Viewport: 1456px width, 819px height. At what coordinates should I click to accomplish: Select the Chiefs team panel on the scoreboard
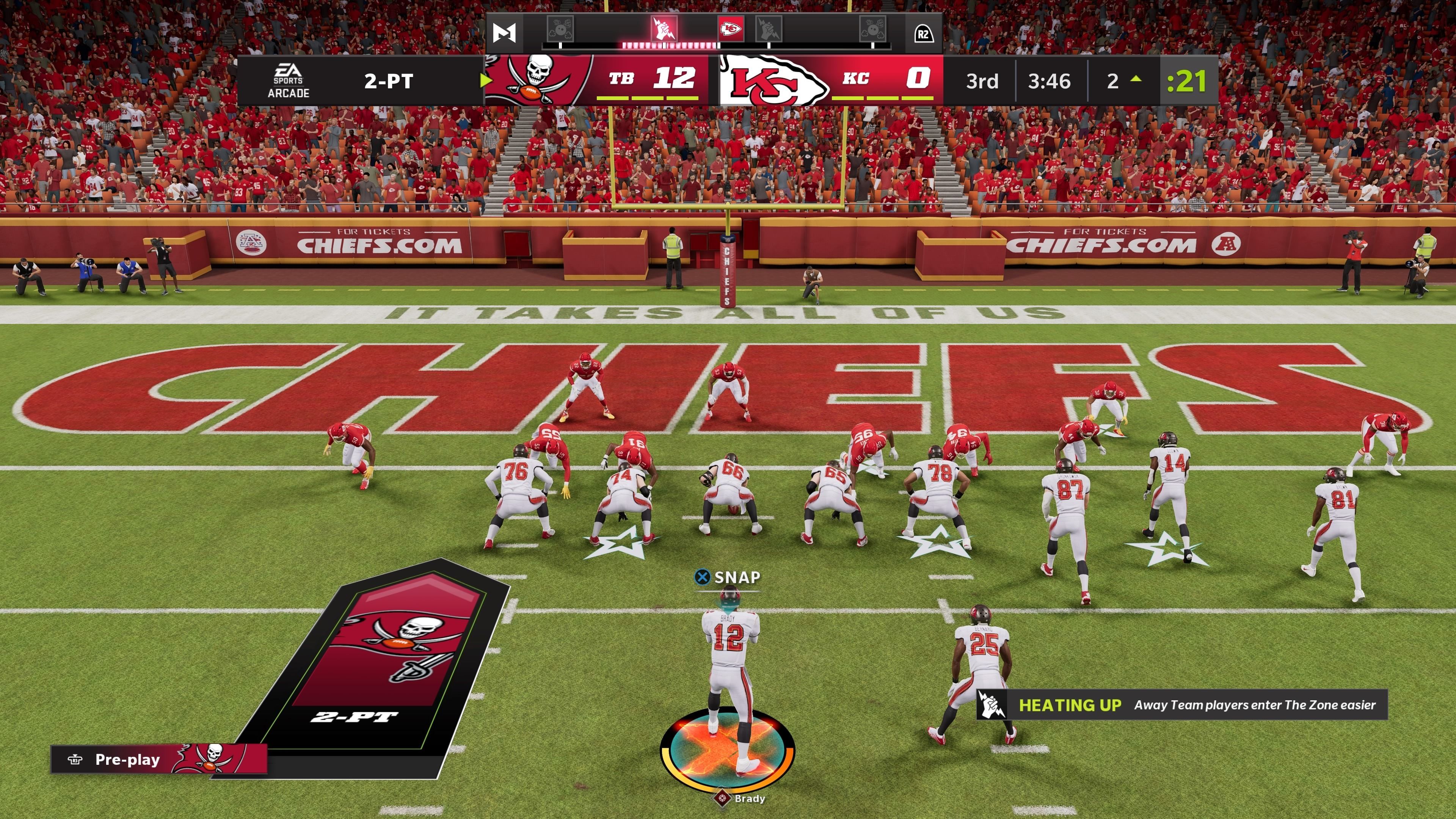pyautogui.click(x=831, y=80)
